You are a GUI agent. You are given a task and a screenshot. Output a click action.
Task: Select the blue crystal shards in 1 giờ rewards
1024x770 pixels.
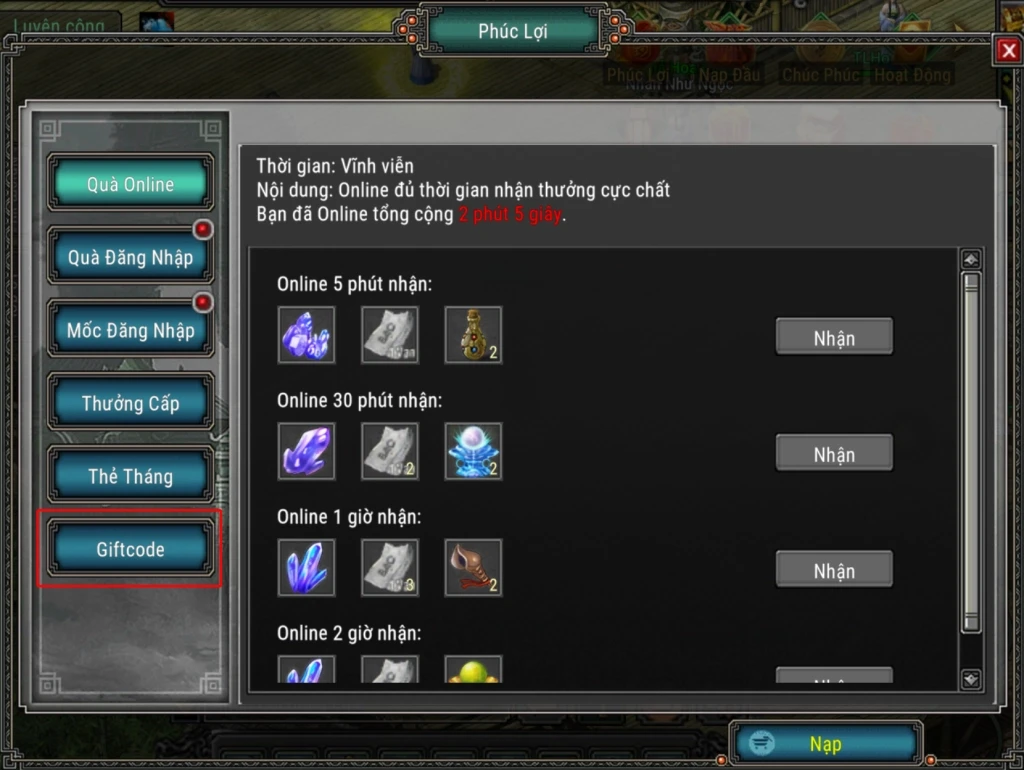click(x=306, y=568)
